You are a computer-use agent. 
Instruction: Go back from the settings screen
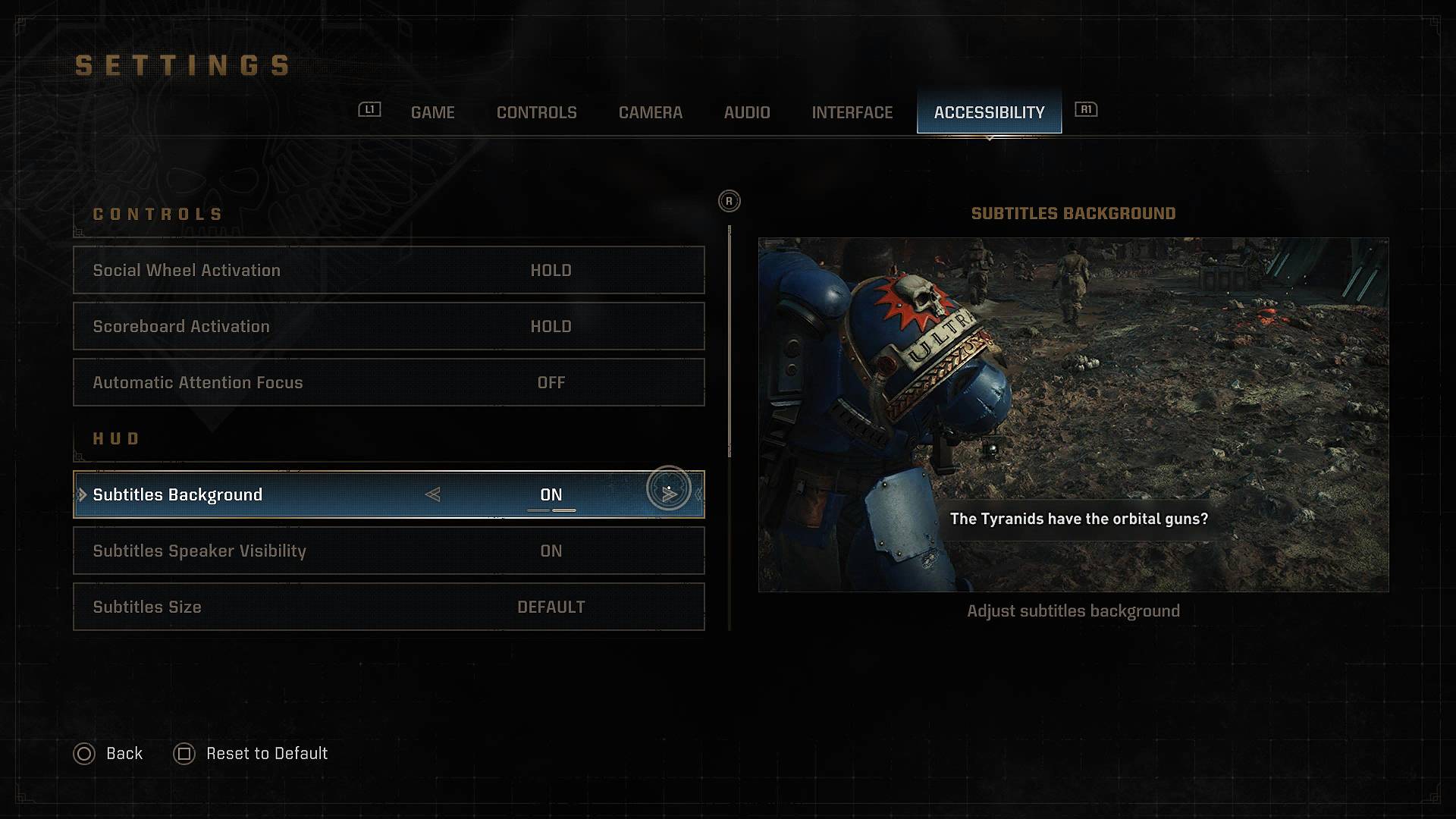[108, 754]
